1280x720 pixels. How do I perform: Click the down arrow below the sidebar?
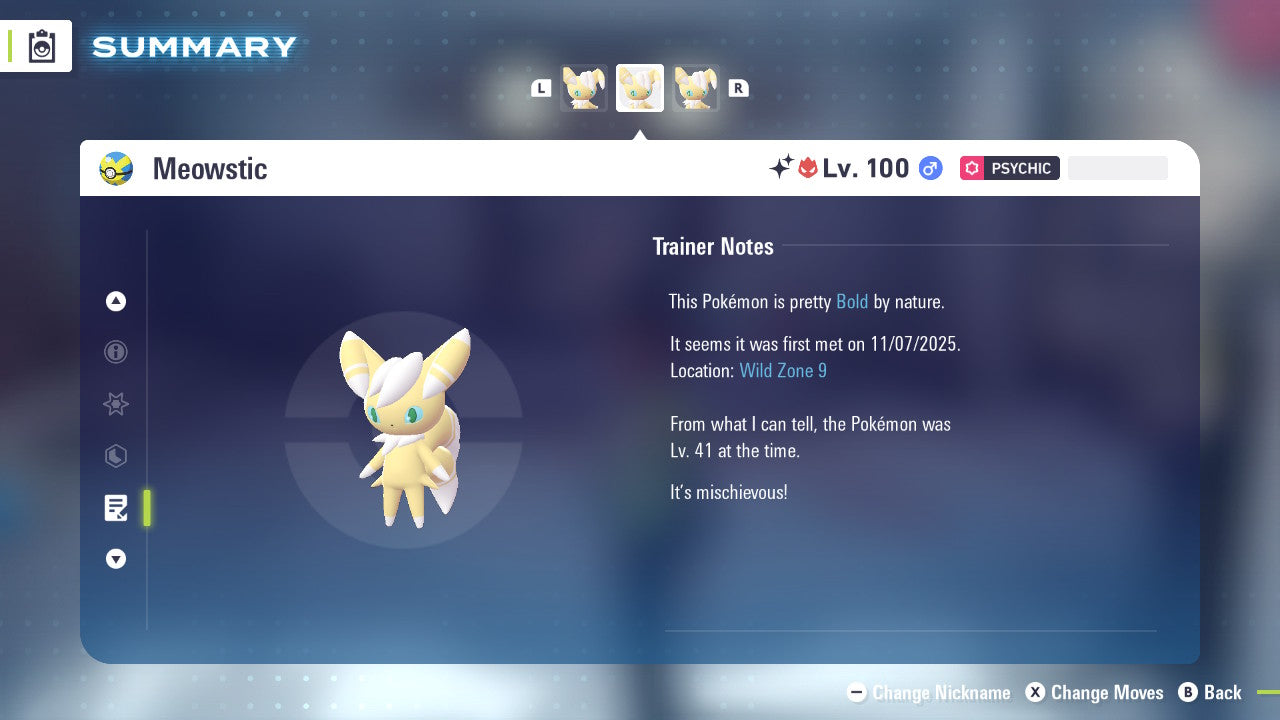pos(116,559)
